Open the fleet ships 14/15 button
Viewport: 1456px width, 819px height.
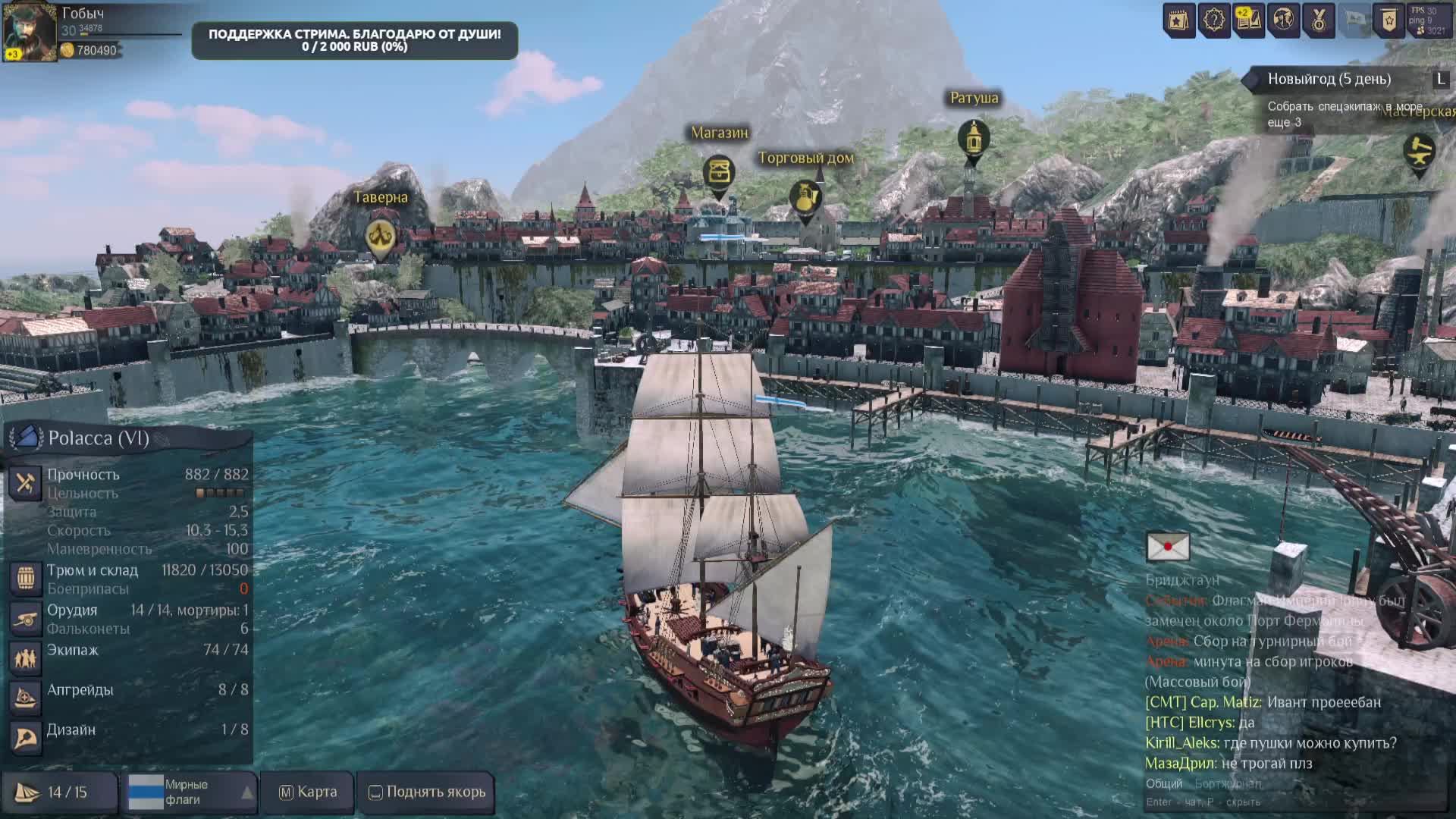[x=59, y=792]
